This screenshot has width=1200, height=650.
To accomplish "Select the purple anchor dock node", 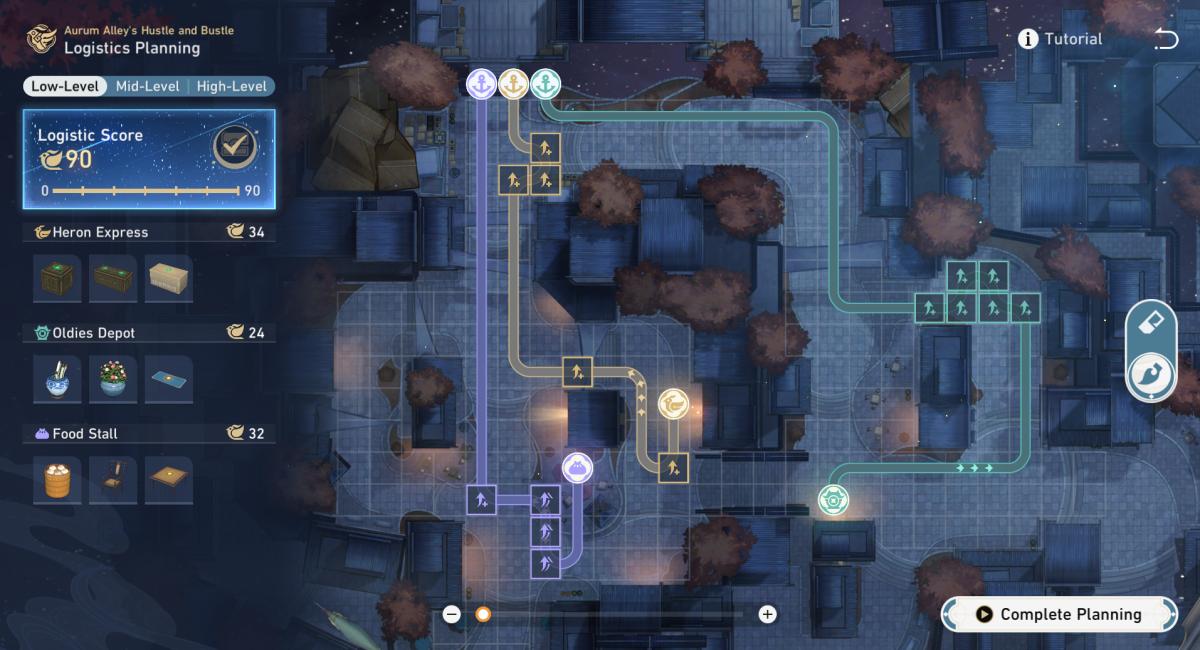I will click(x=482, y=84).
